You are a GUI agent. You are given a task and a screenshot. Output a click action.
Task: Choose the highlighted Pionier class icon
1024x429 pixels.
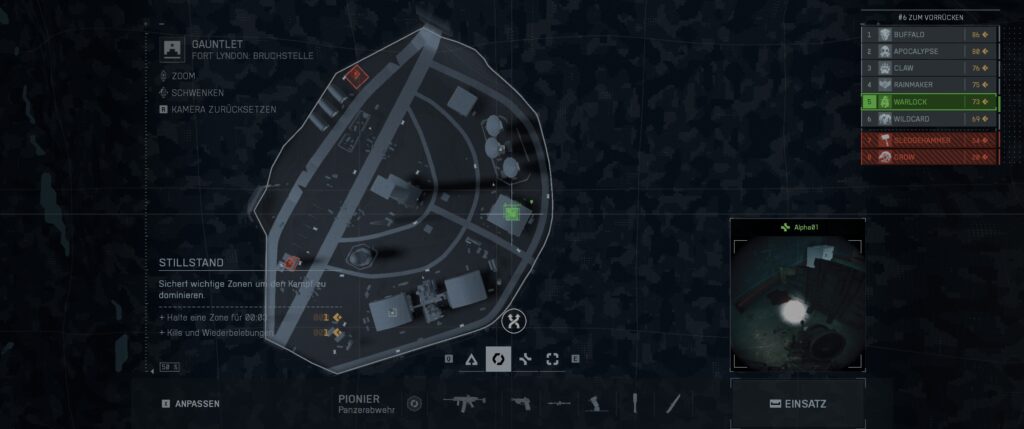pos(498,359)
